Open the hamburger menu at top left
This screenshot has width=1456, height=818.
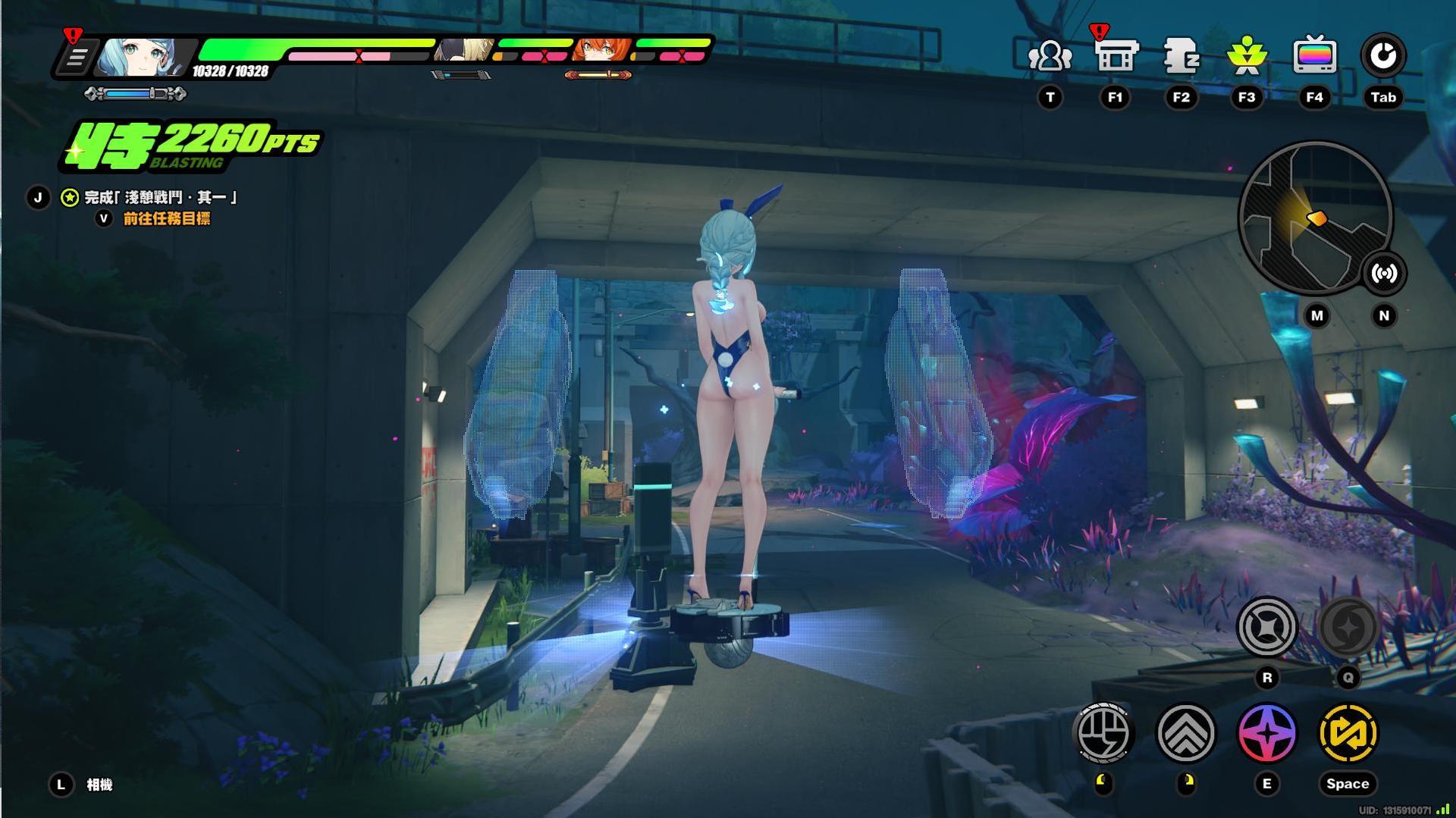click(x=77, y=58)
